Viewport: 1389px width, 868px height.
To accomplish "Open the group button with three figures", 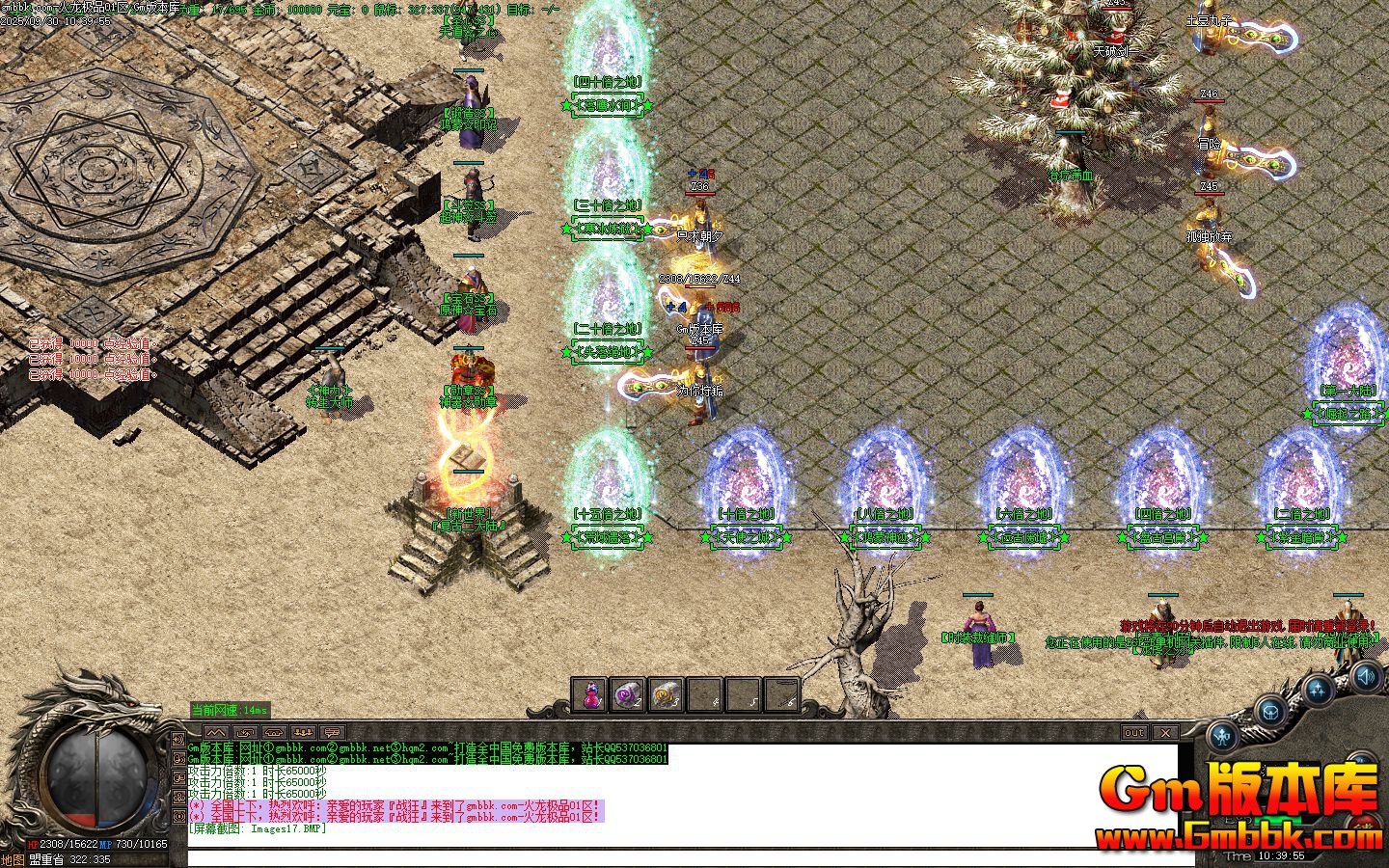I will (302, 733).
